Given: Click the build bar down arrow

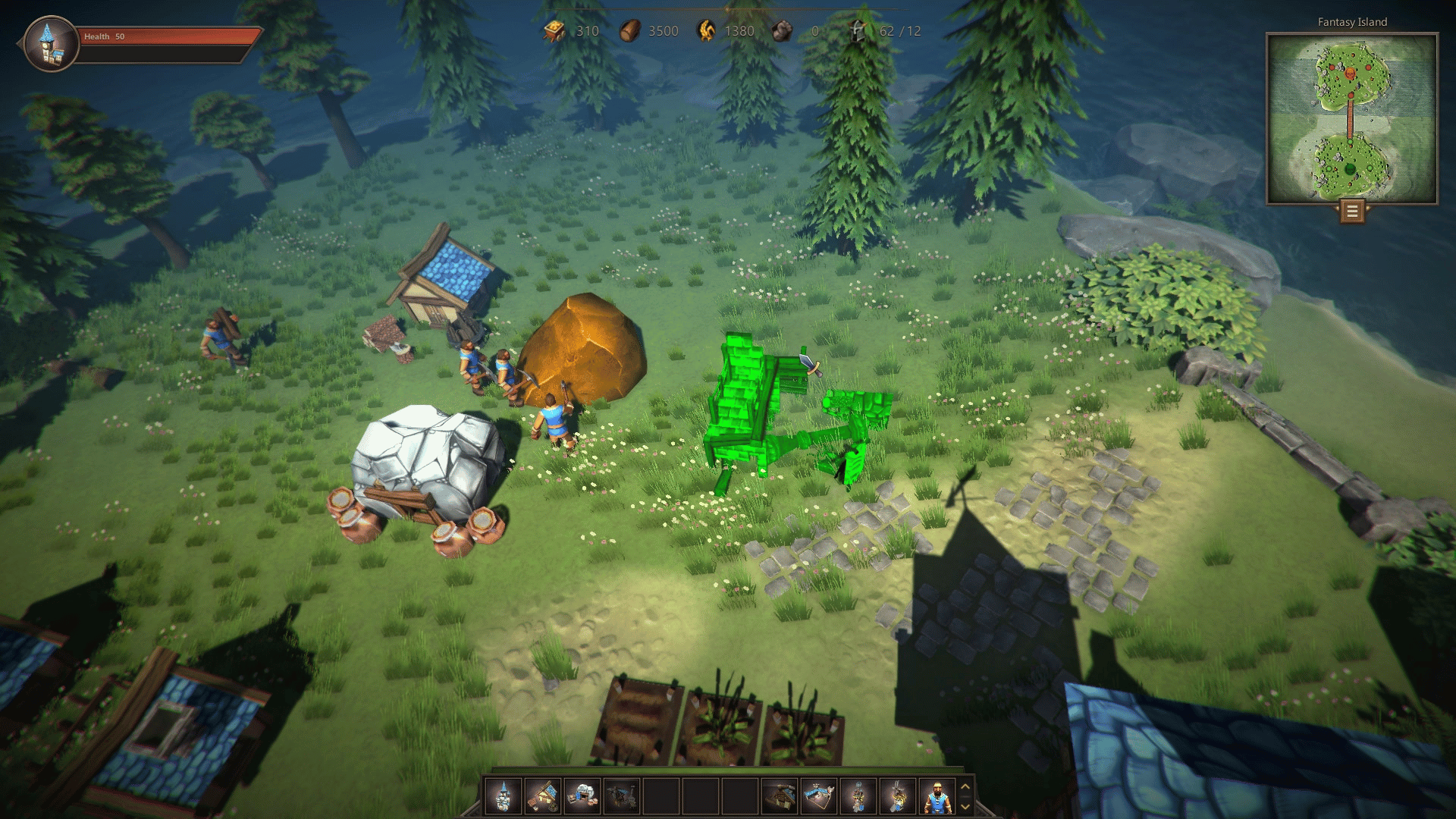Looking at the screenshot, I should point(965,807).
